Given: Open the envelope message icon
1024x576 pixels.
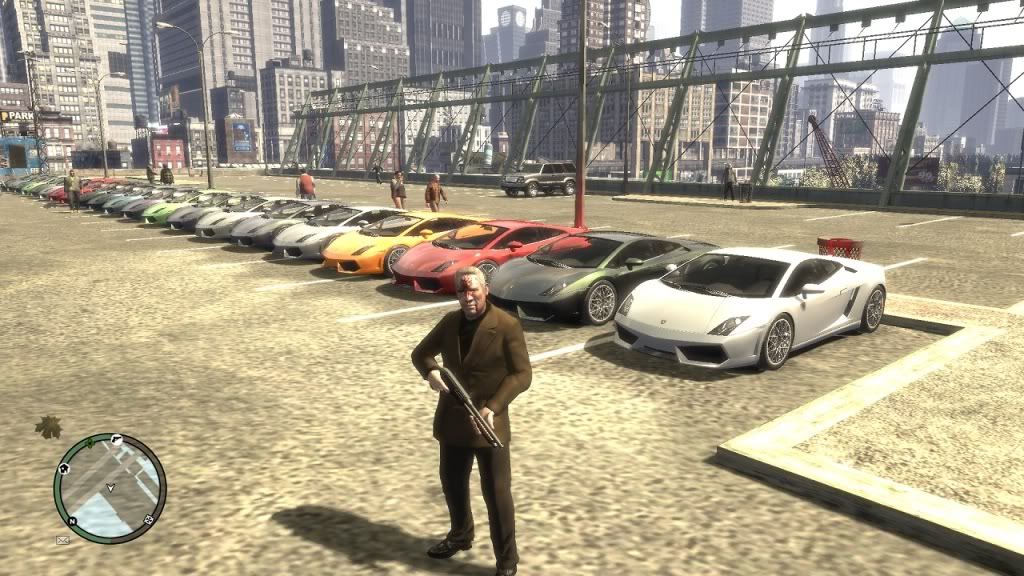Looking at the screenshot, I should point(63,540).
